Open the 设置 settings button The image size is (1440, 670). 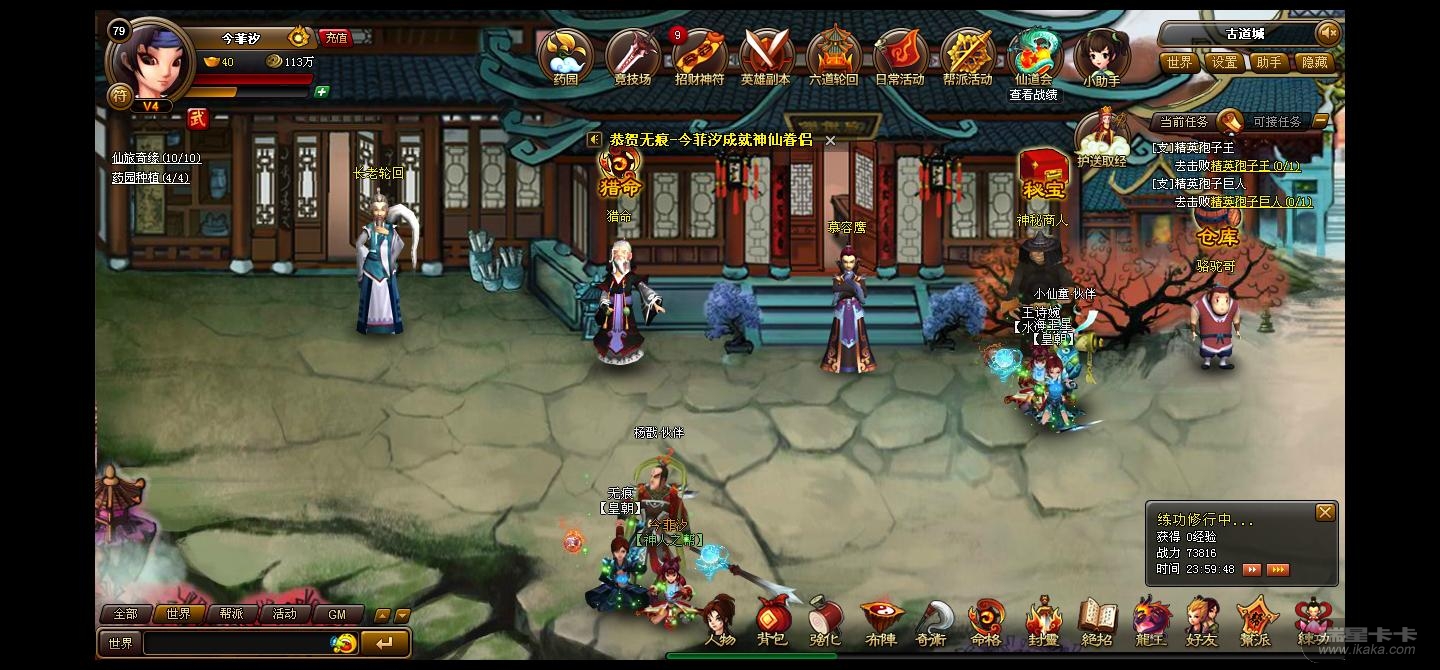pos(1225,62)
